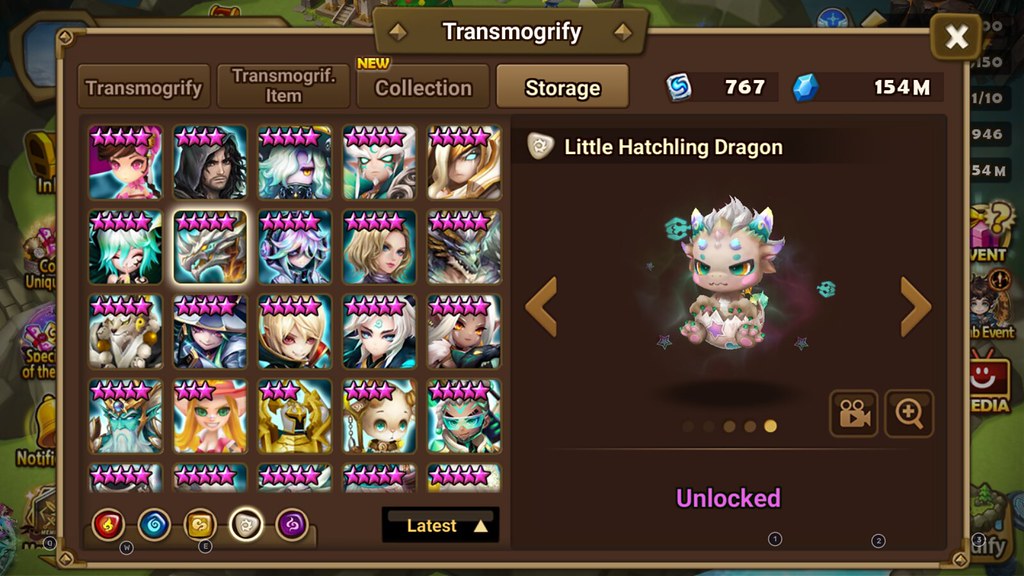Filter by dark attribute
Viewport: 1024px width, 576px height.
(292, 524)
